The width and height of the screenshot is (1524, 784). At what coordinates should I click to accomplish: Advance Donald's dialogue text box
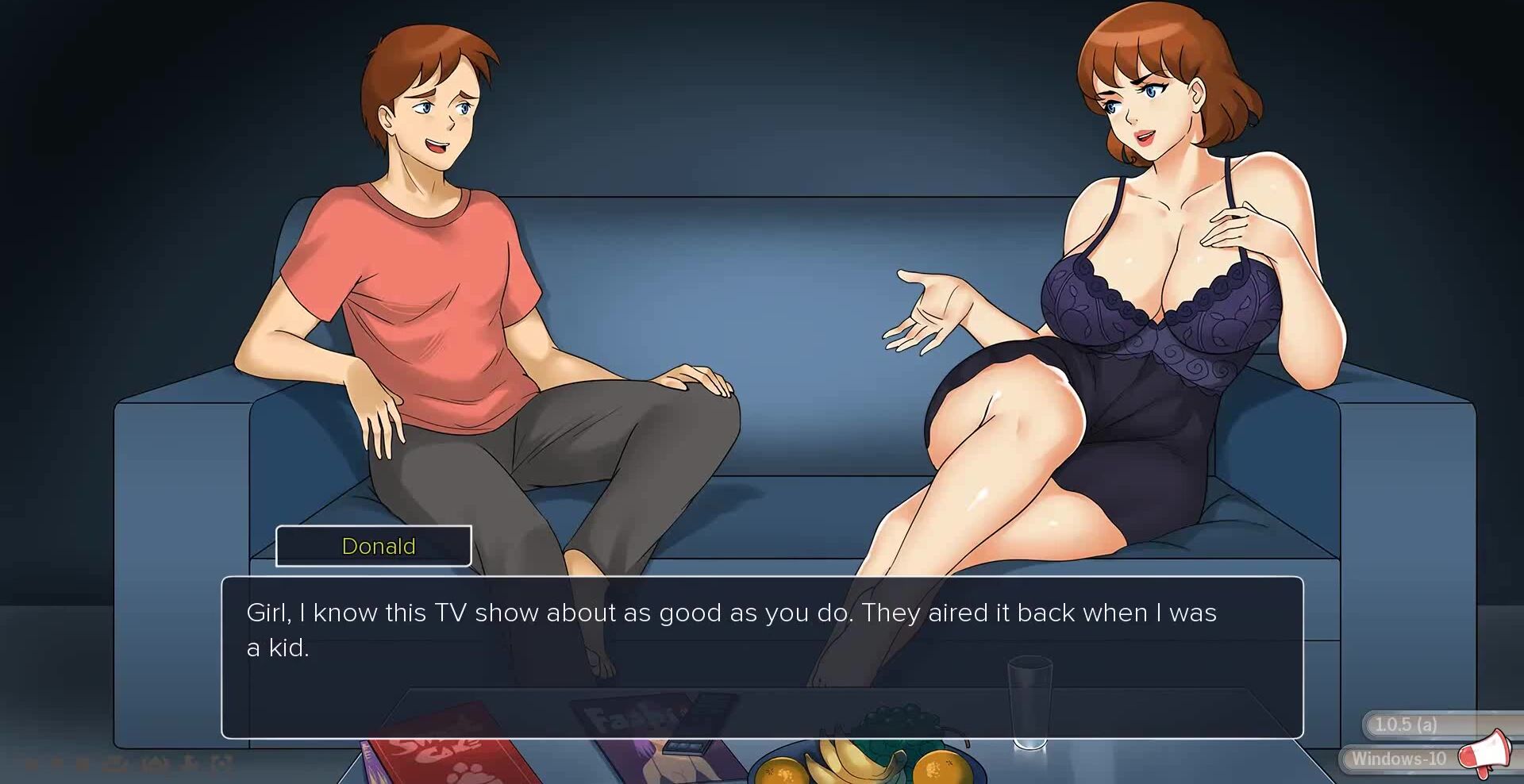click(761, 657)
